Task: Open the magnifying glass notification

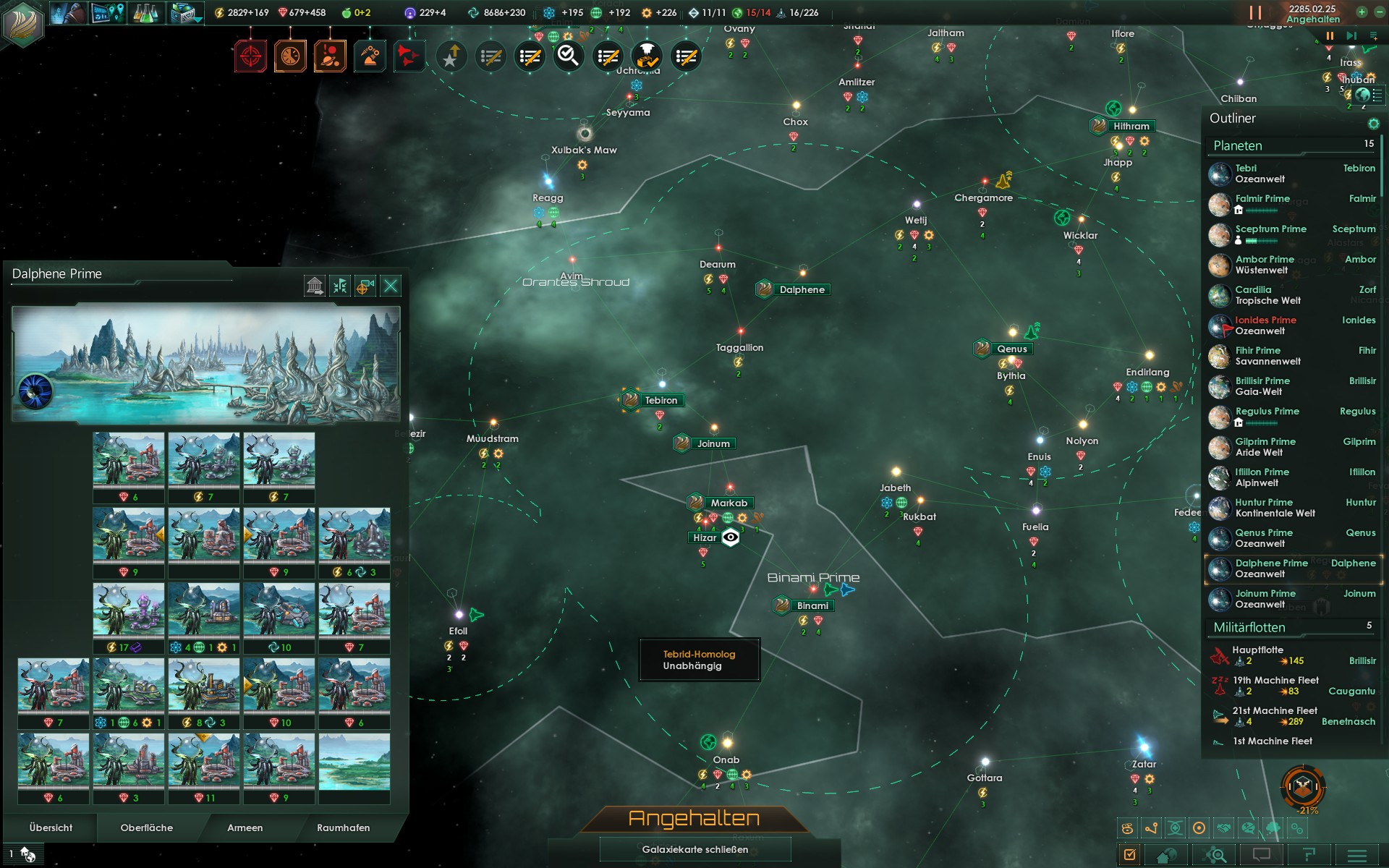Action: [569, 56]
